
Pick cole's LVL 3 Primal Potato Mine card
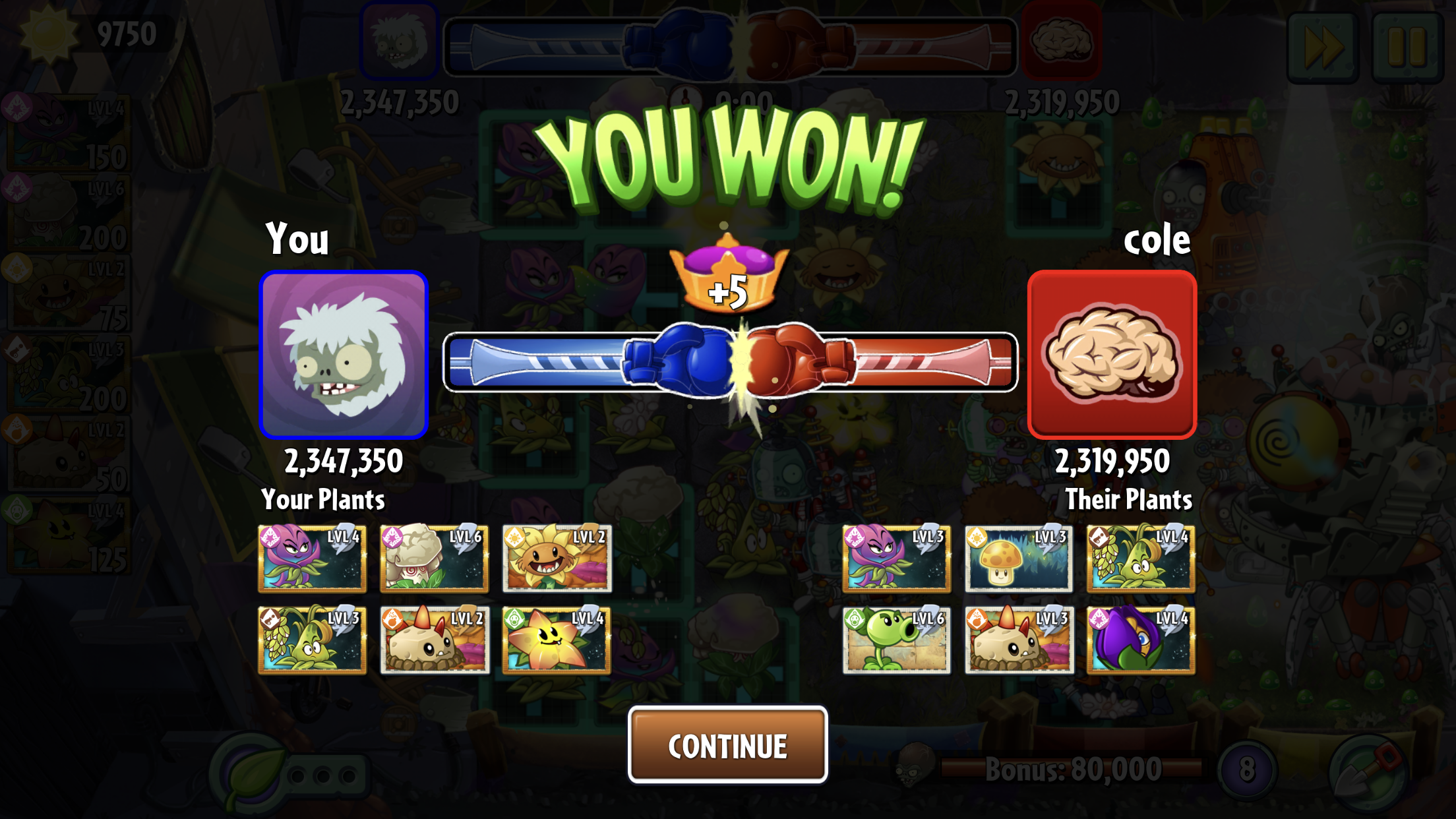click(x=1018, y=640)
